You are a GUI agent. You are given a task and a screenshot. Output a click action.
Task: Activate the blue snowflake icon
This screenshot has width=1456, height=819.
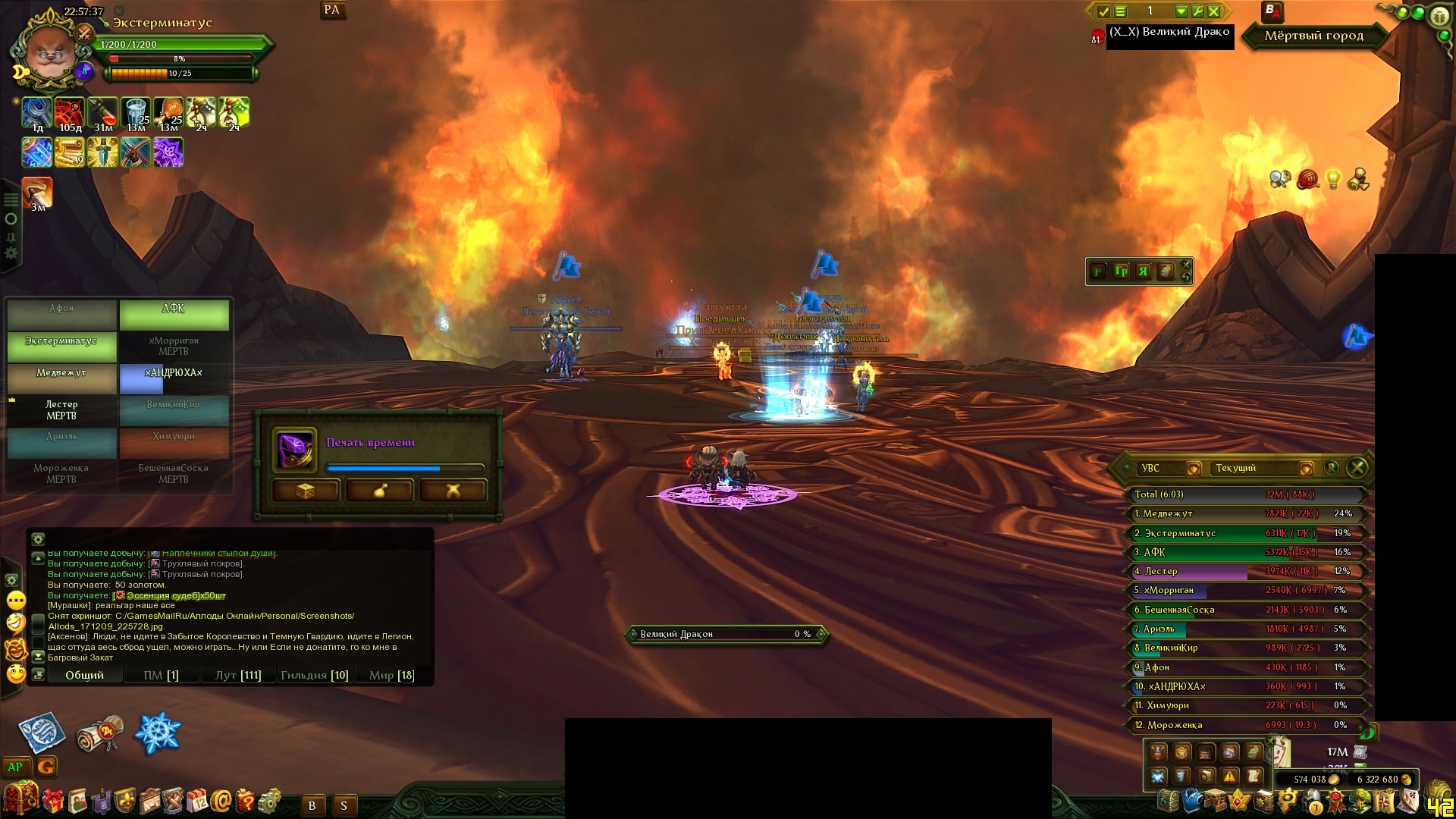pos(158,733)
